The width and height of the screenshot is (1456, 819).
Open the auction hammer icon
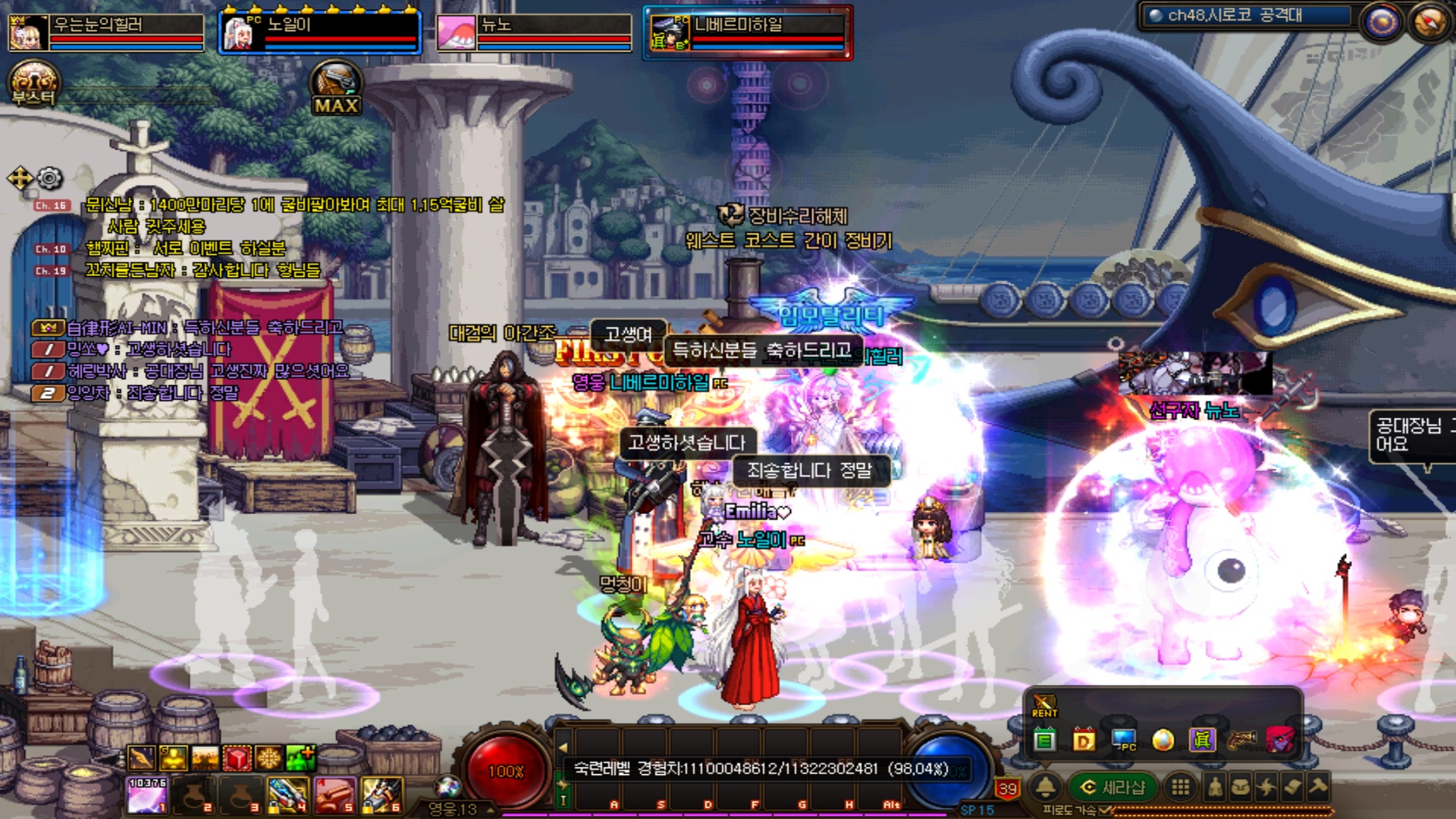coord(1319,786)
